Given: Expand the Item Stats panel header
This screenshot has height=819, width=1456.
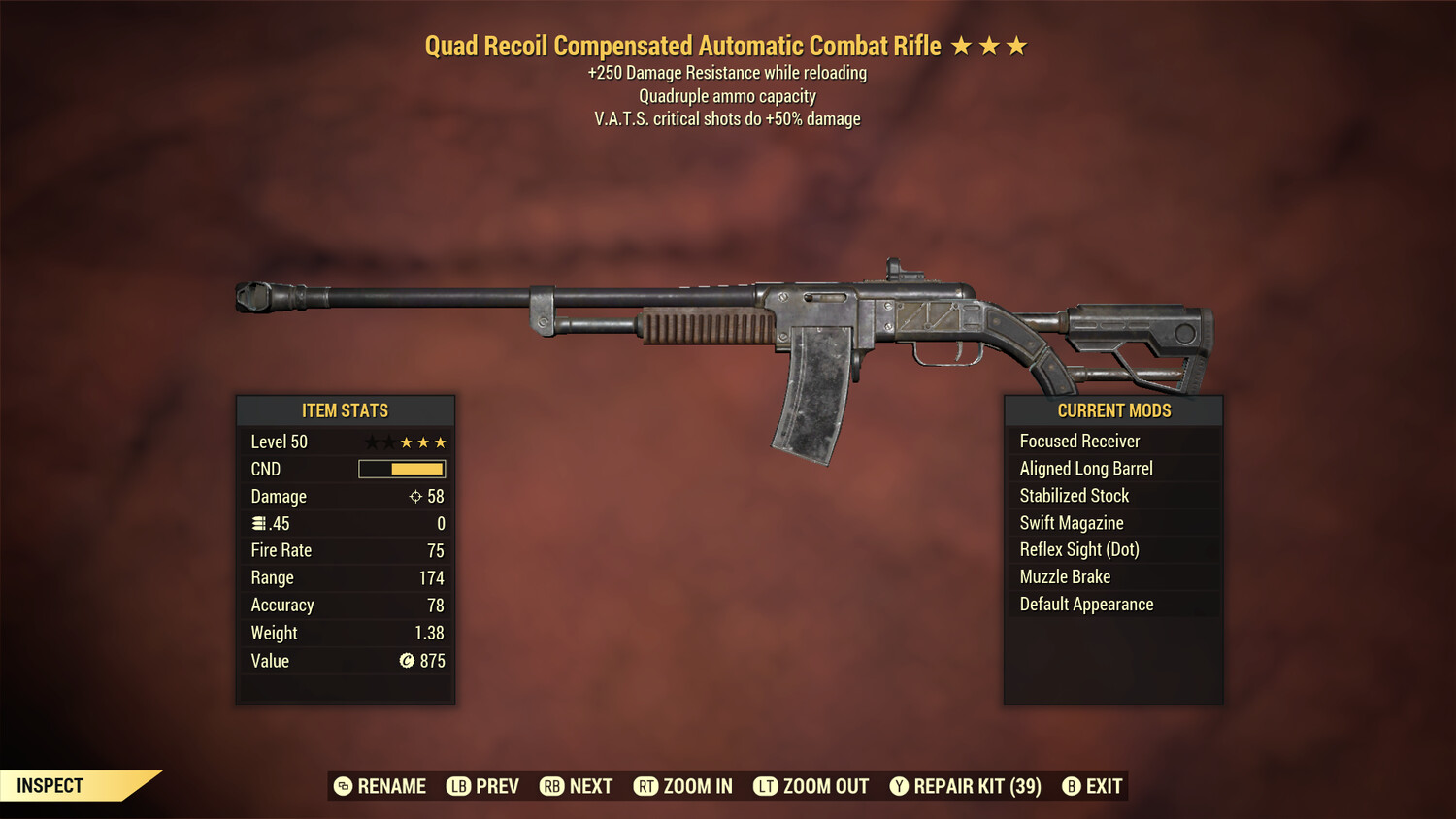Looking at the screenshot, I should pyautogui.click(x=346, y=410).
